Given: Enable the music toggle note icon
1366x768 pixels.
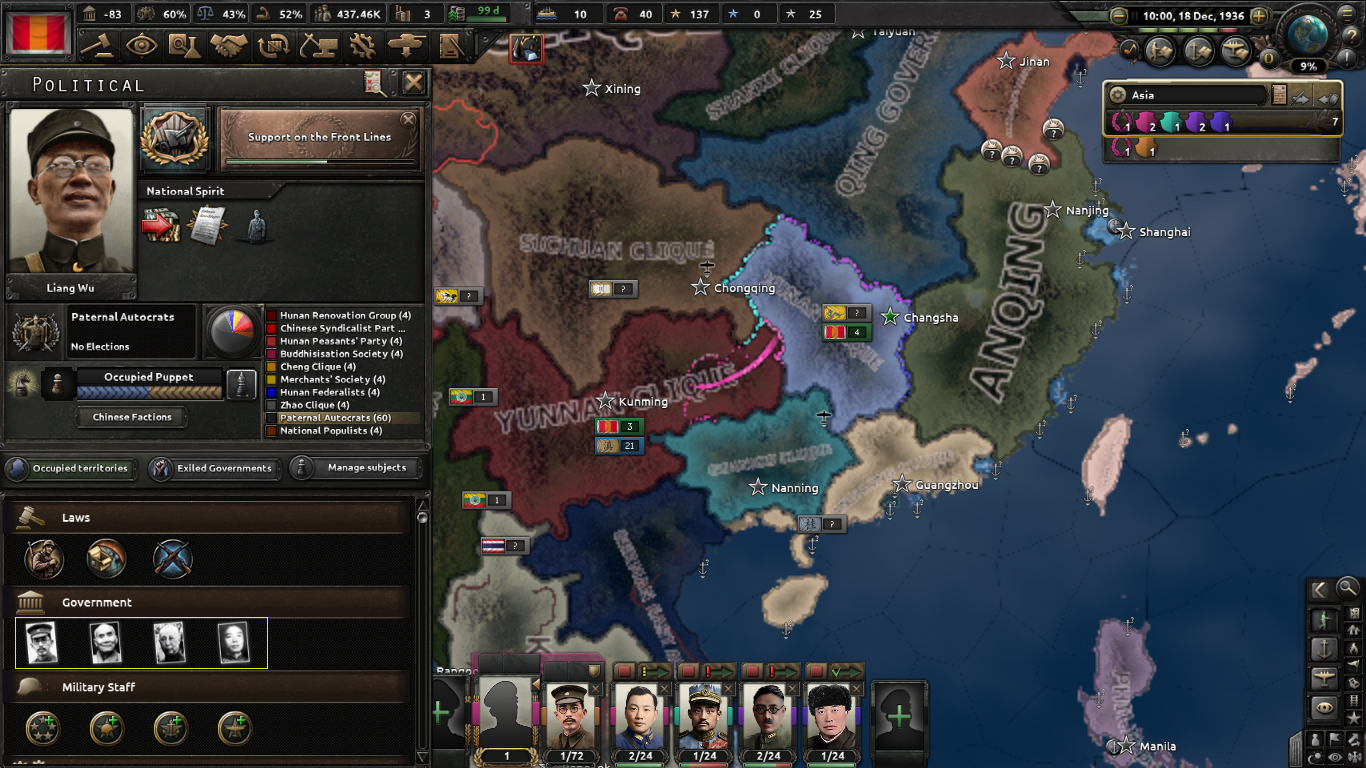Looking at the screenshot, I should (1129, 49).
